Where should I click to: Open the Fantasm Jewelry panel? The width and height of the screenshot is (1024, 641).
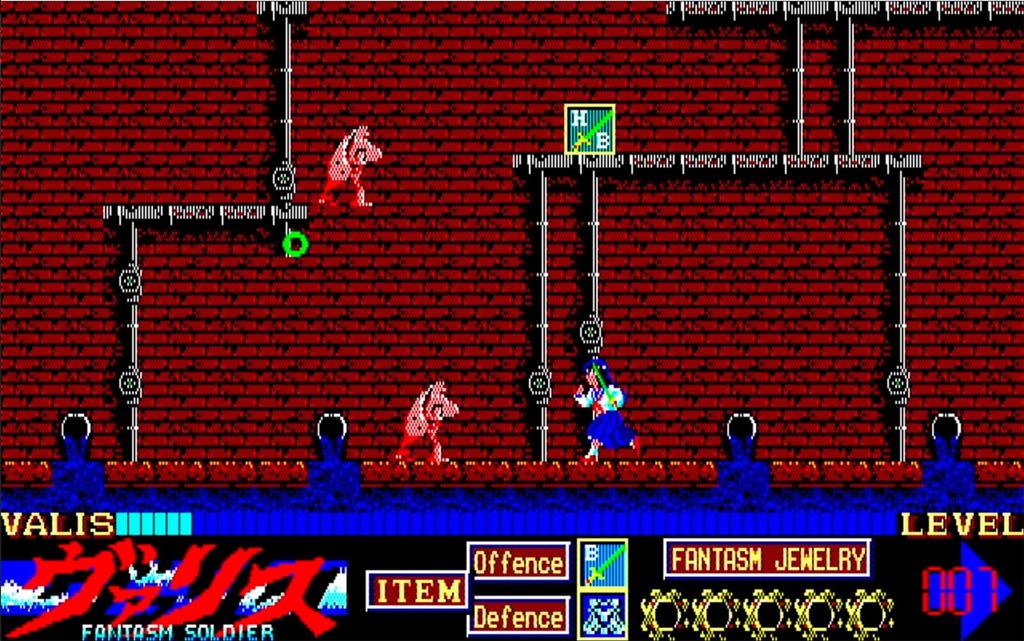(767, 559)
